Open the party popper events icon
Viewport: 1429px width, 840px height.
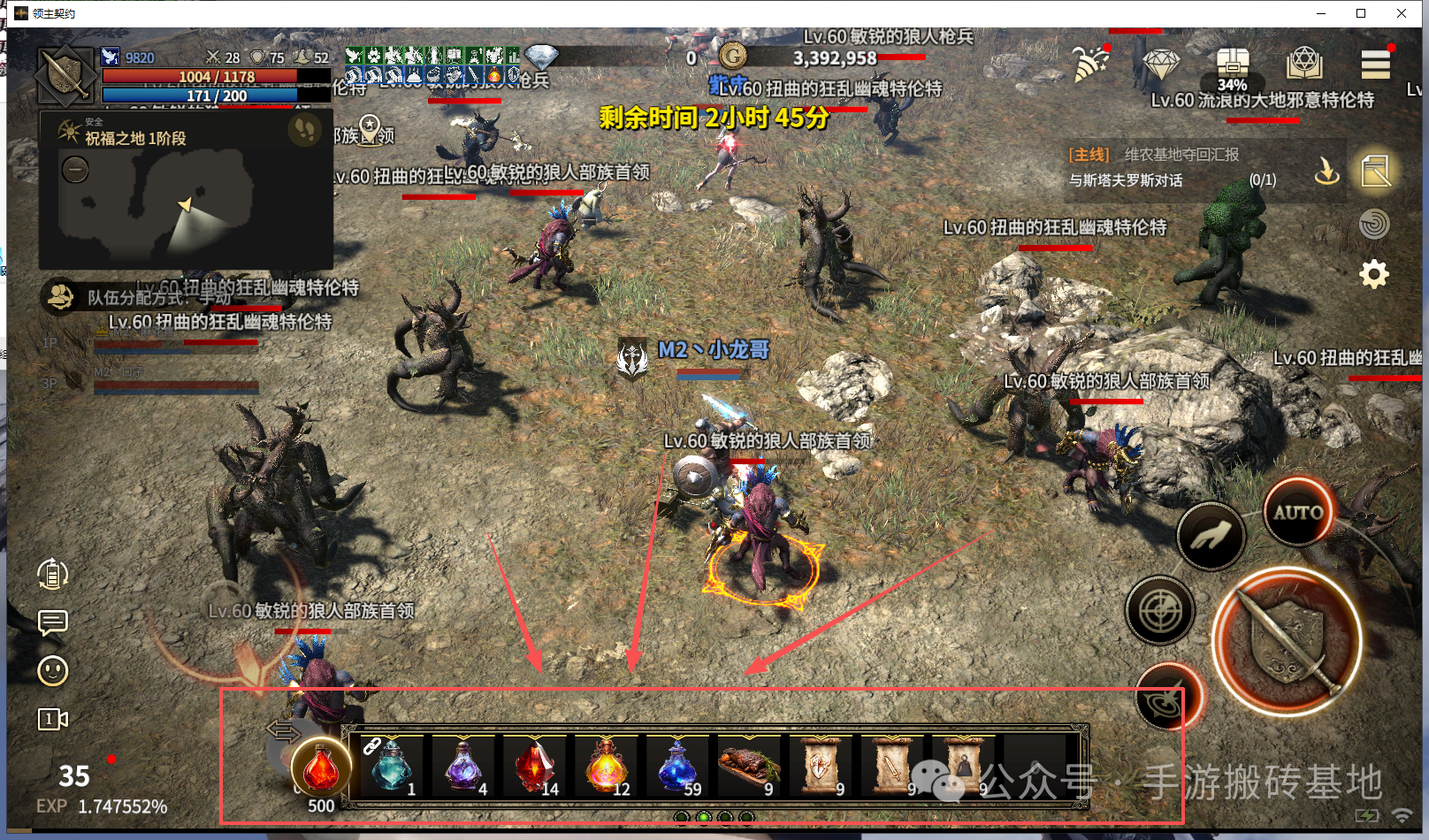[1091, 64]
